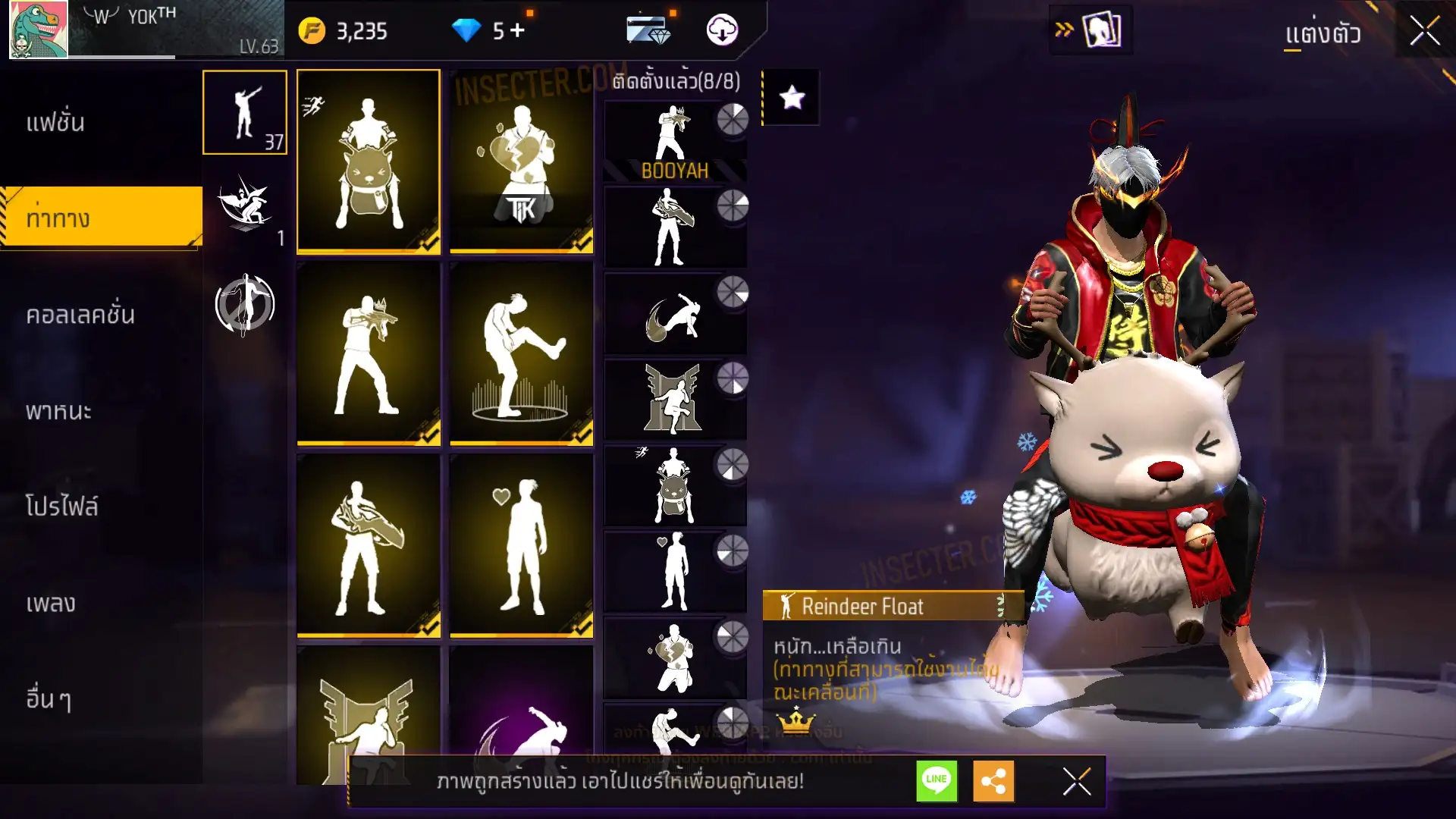The image size is (1456, 819).
Task: Choose the high kick emote tile
Action: tap(522, 353)
